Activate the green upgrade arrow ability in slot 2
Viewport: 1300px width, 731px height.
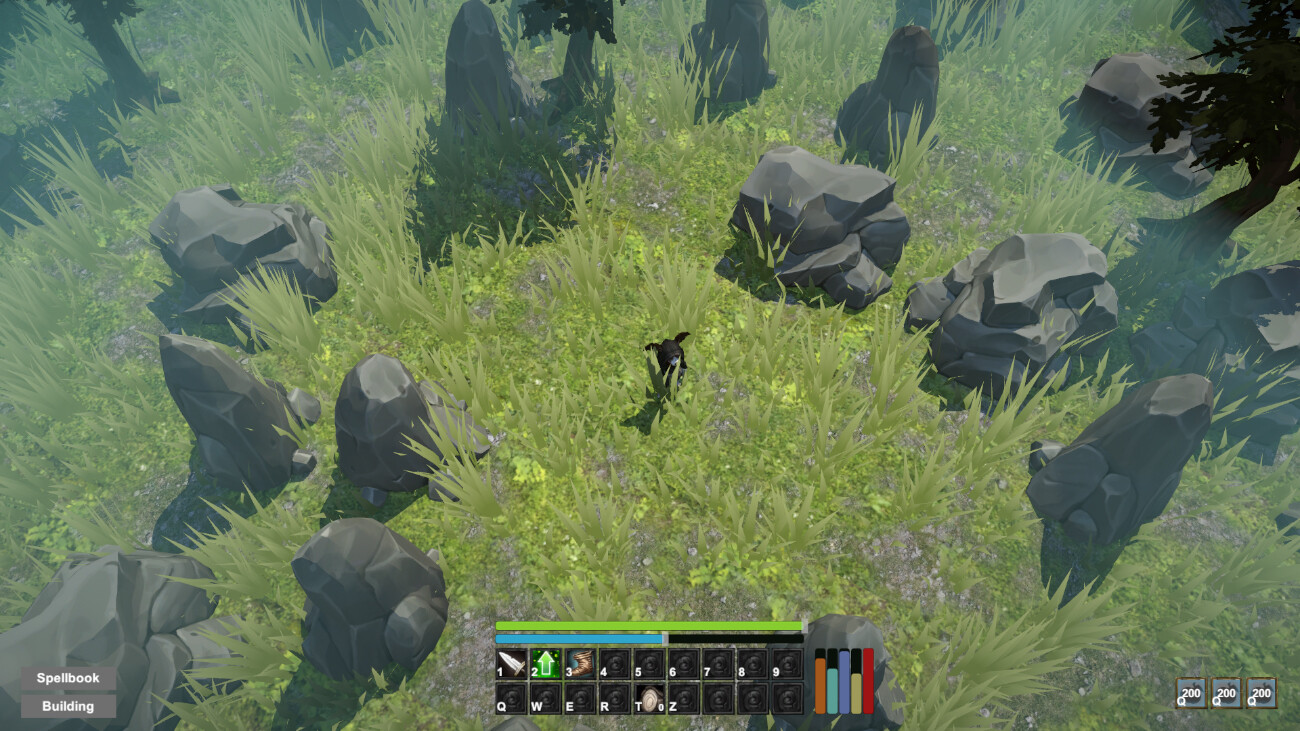tap(545, 665)
